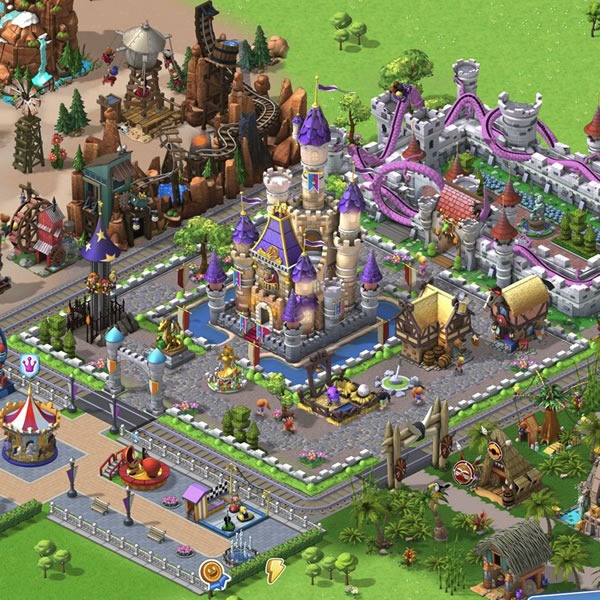Collect the yellow lightning bolt icon
Viewport: 600px width, 600px height.
click(x=274, y=569)
